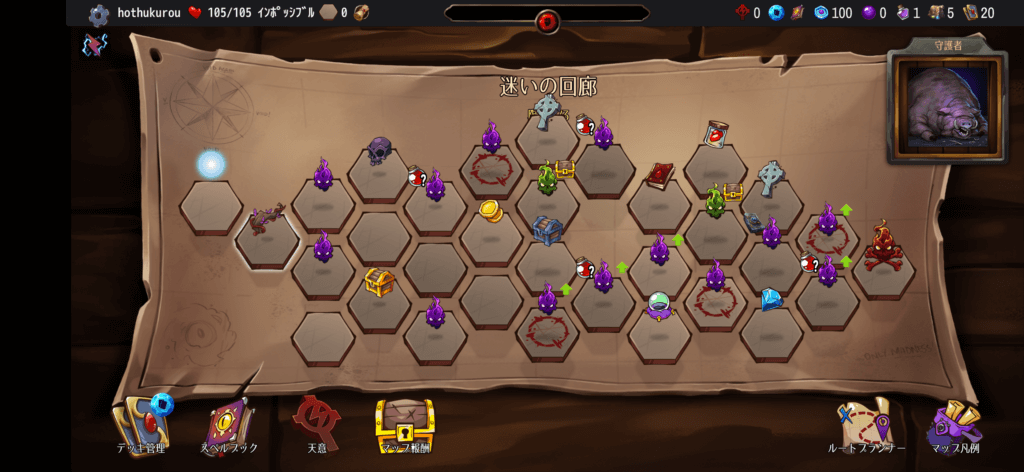
Task: Choose the blue iron chest tile
Action: pos(547,230)
